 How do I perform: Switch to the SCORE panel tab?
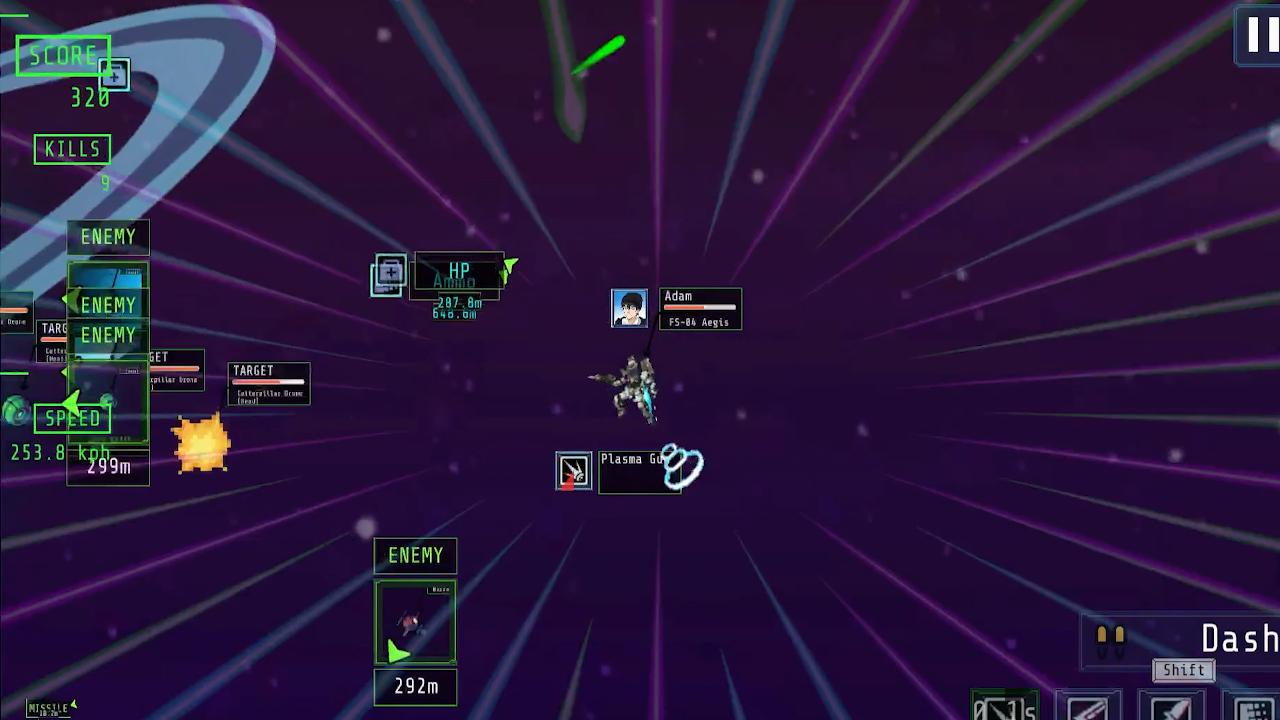(63, 55)
